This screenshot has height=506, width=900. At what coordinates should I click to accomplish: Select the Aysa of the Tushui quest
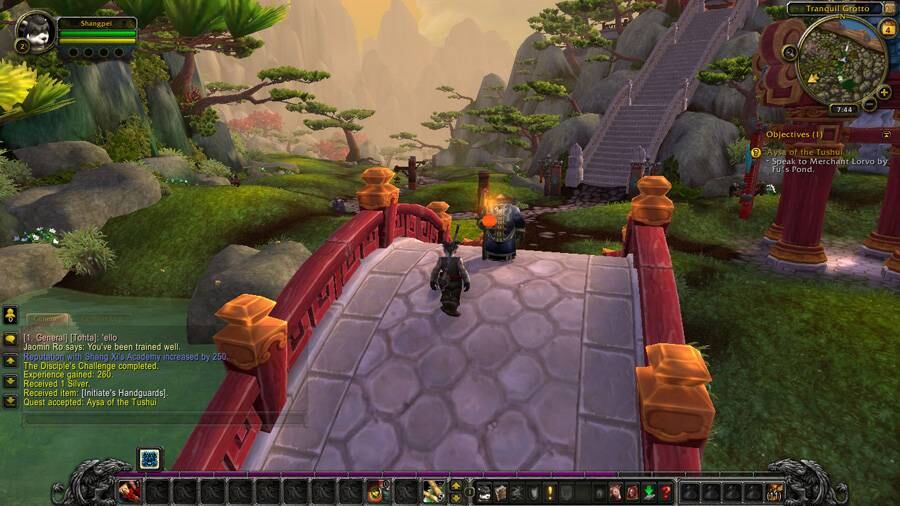806,151
